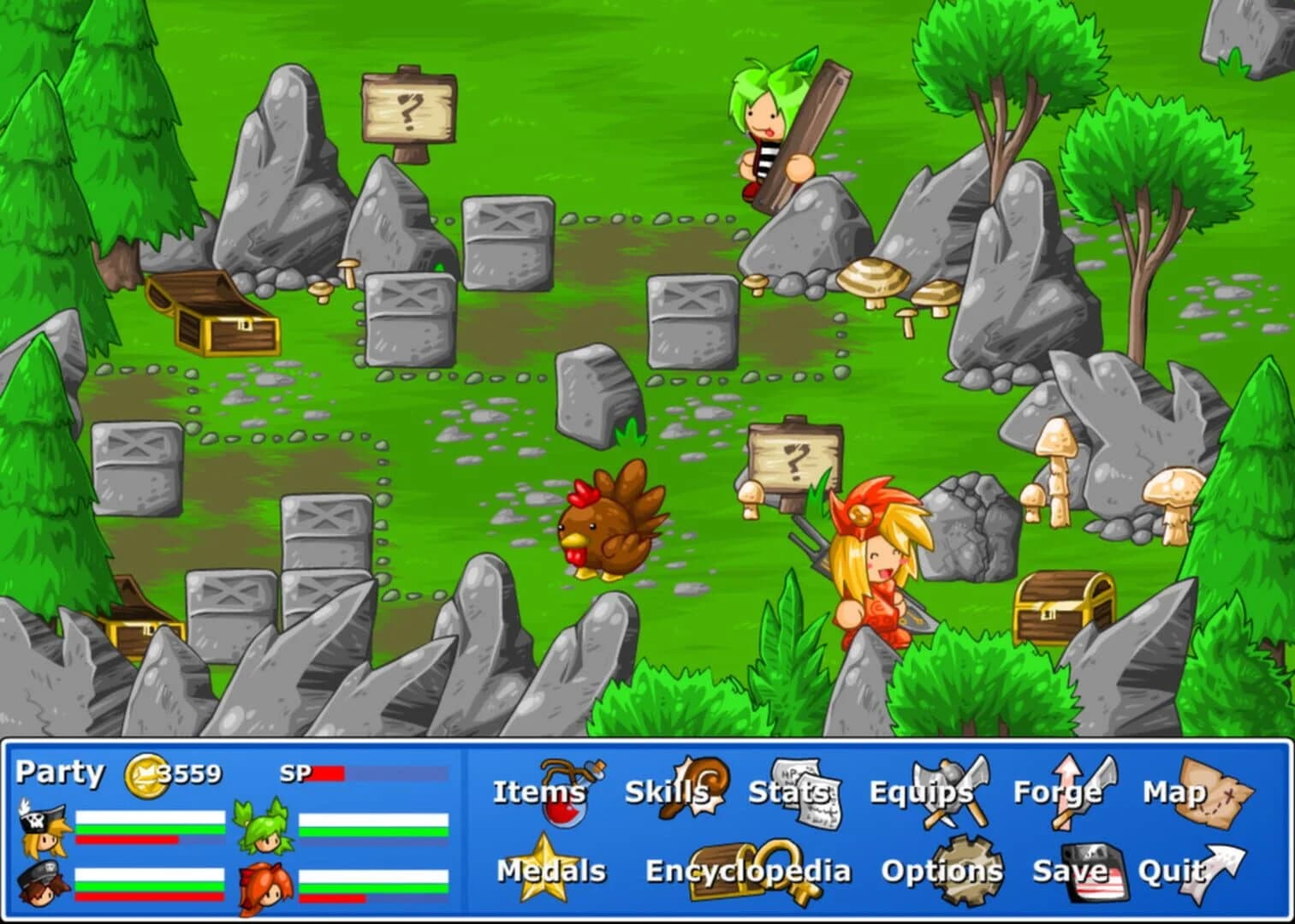Click the red SP bar

[328, 774]
